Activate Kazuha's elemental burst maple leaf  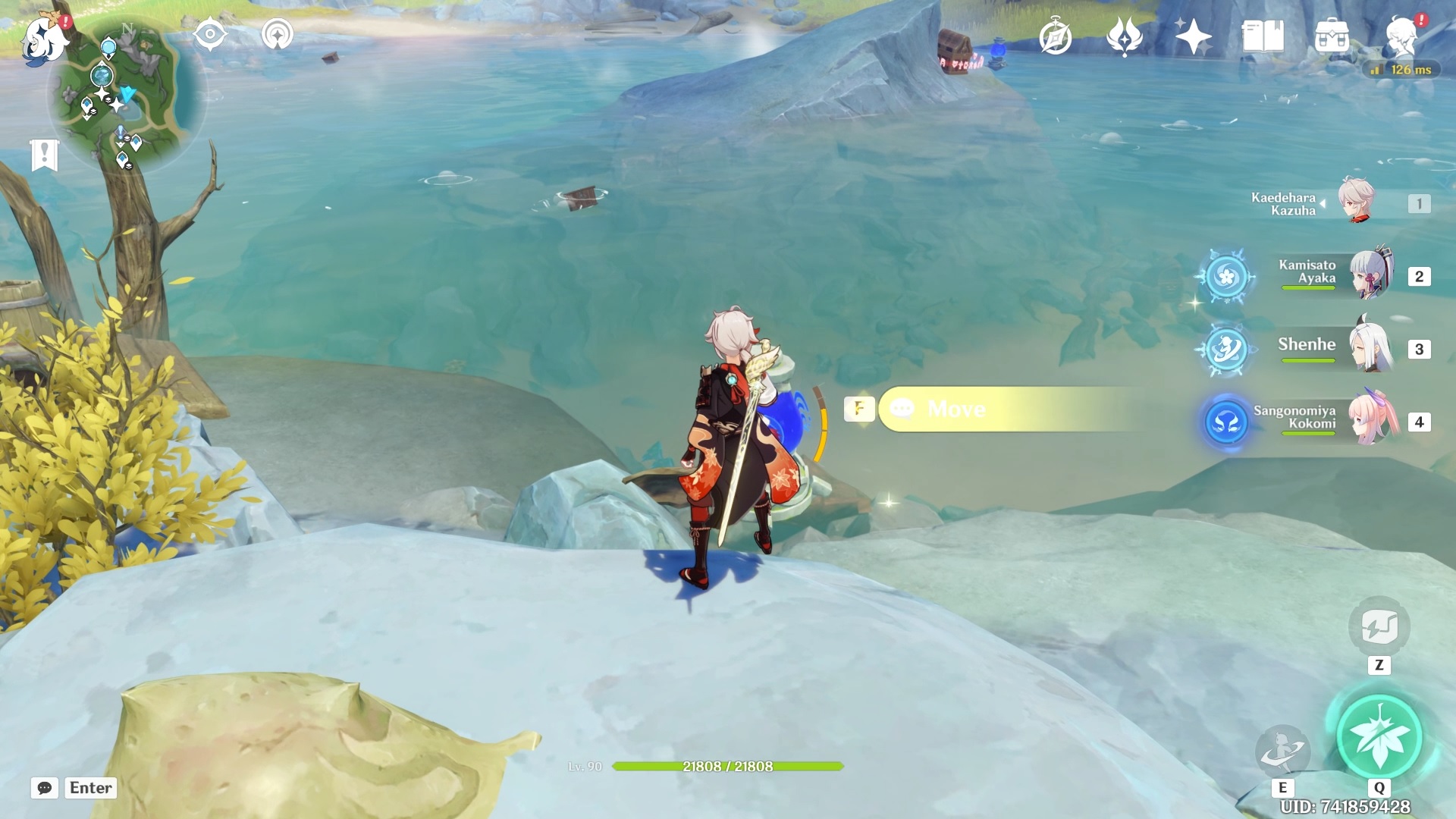(x=1379, y=737)
